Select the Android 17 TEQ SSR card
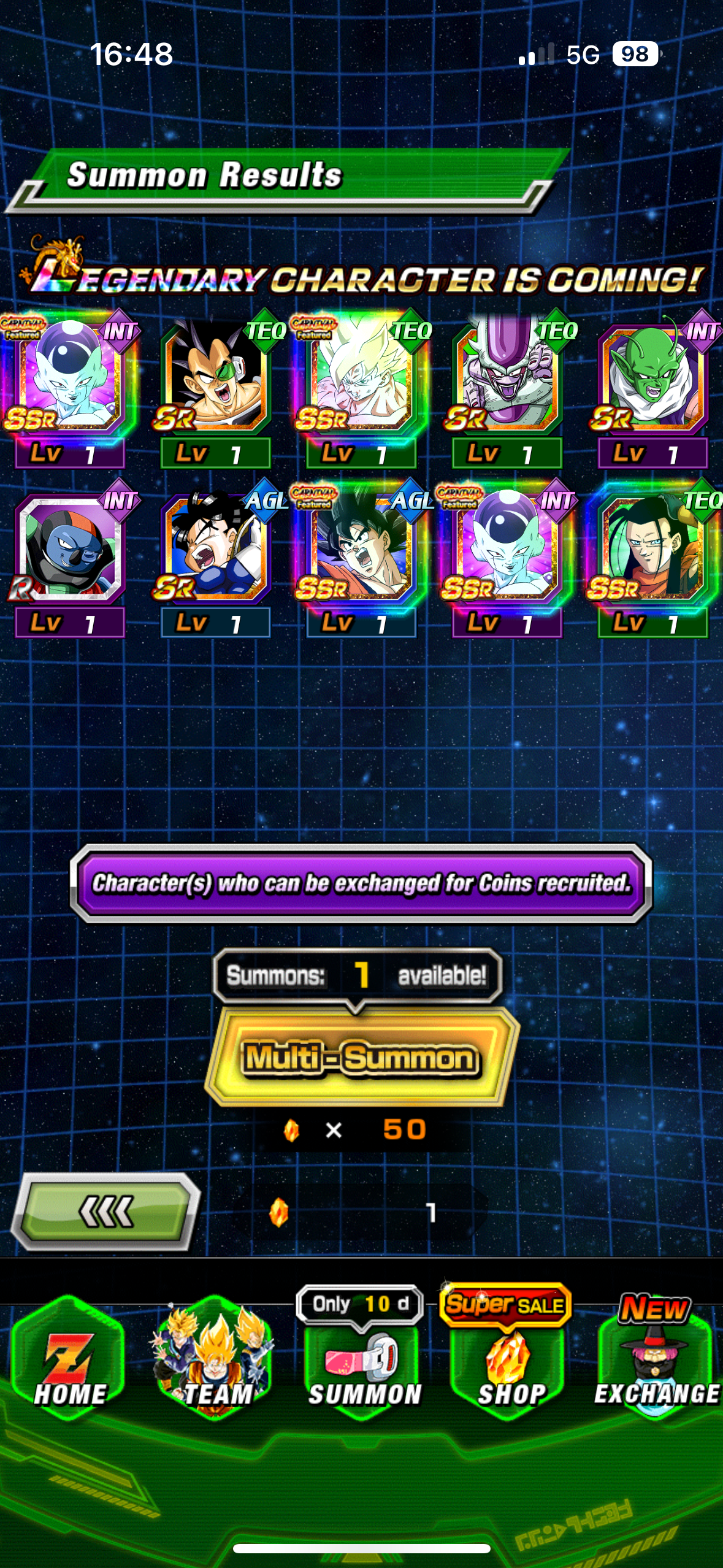 (652, 550)
